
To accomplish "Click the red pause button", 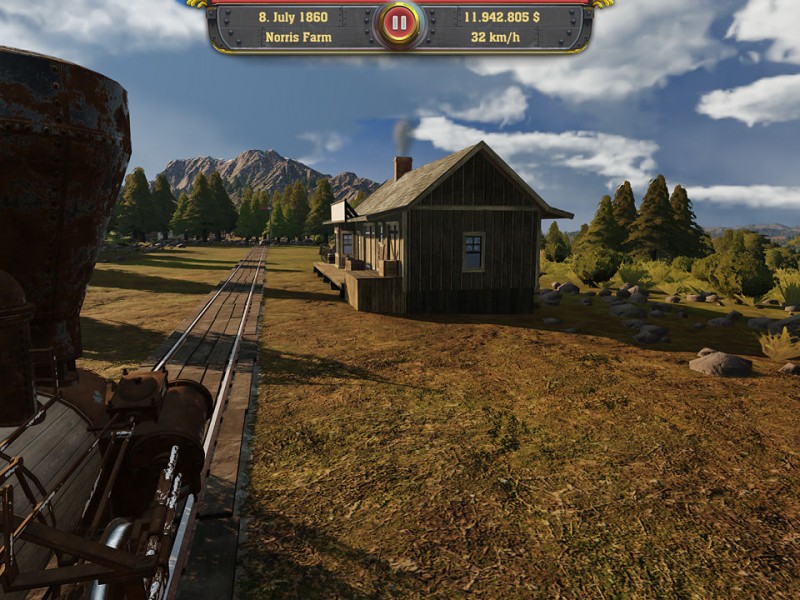I will 399,23.
